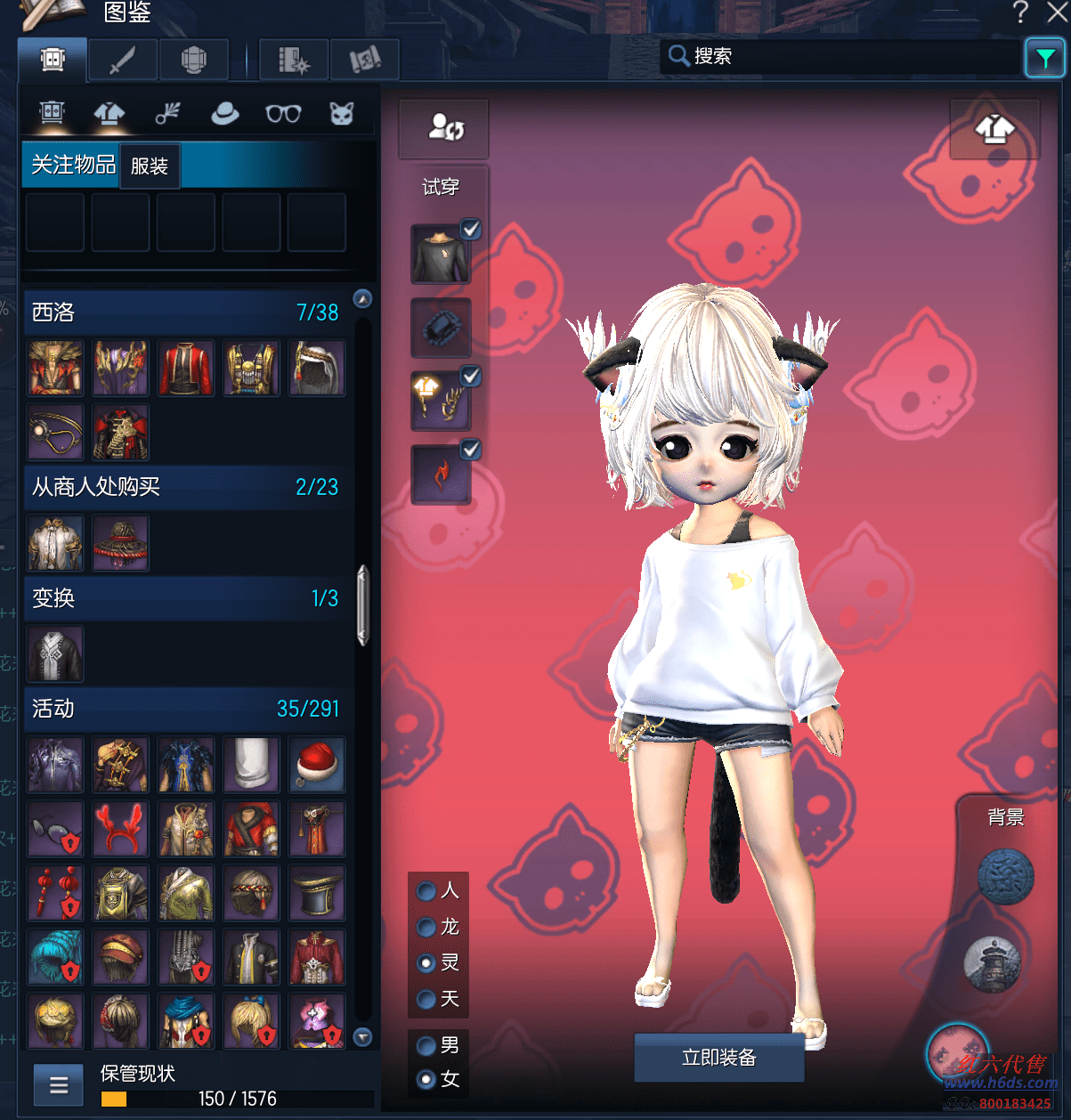Open the question mark help button
The height and width of the screenshot is (1120, 1071).
point(1020,12)
